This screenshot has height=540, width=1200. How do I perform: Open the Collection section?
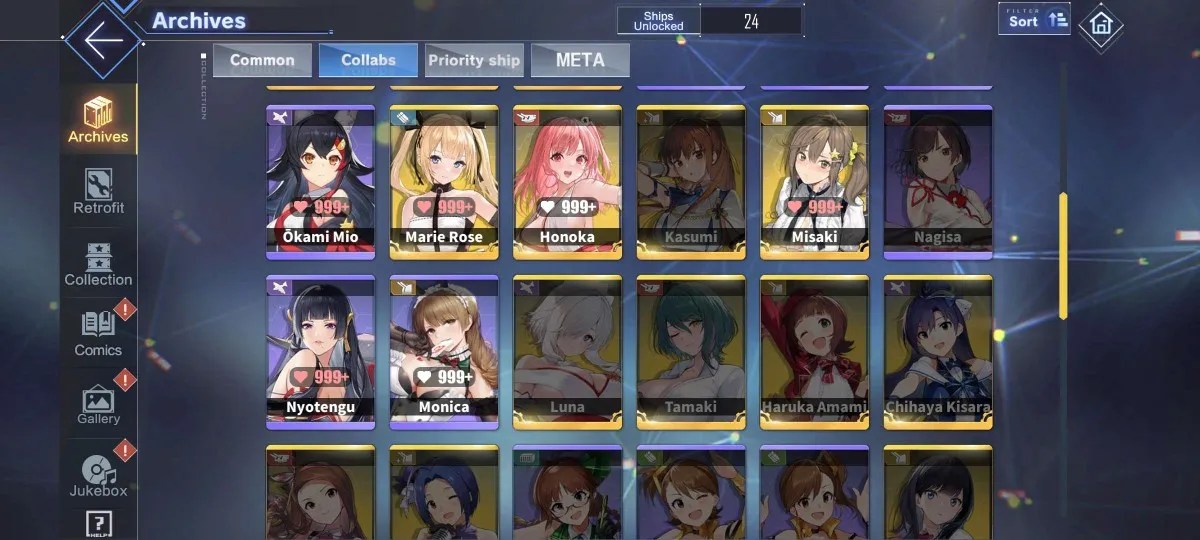tap(99, 264)
